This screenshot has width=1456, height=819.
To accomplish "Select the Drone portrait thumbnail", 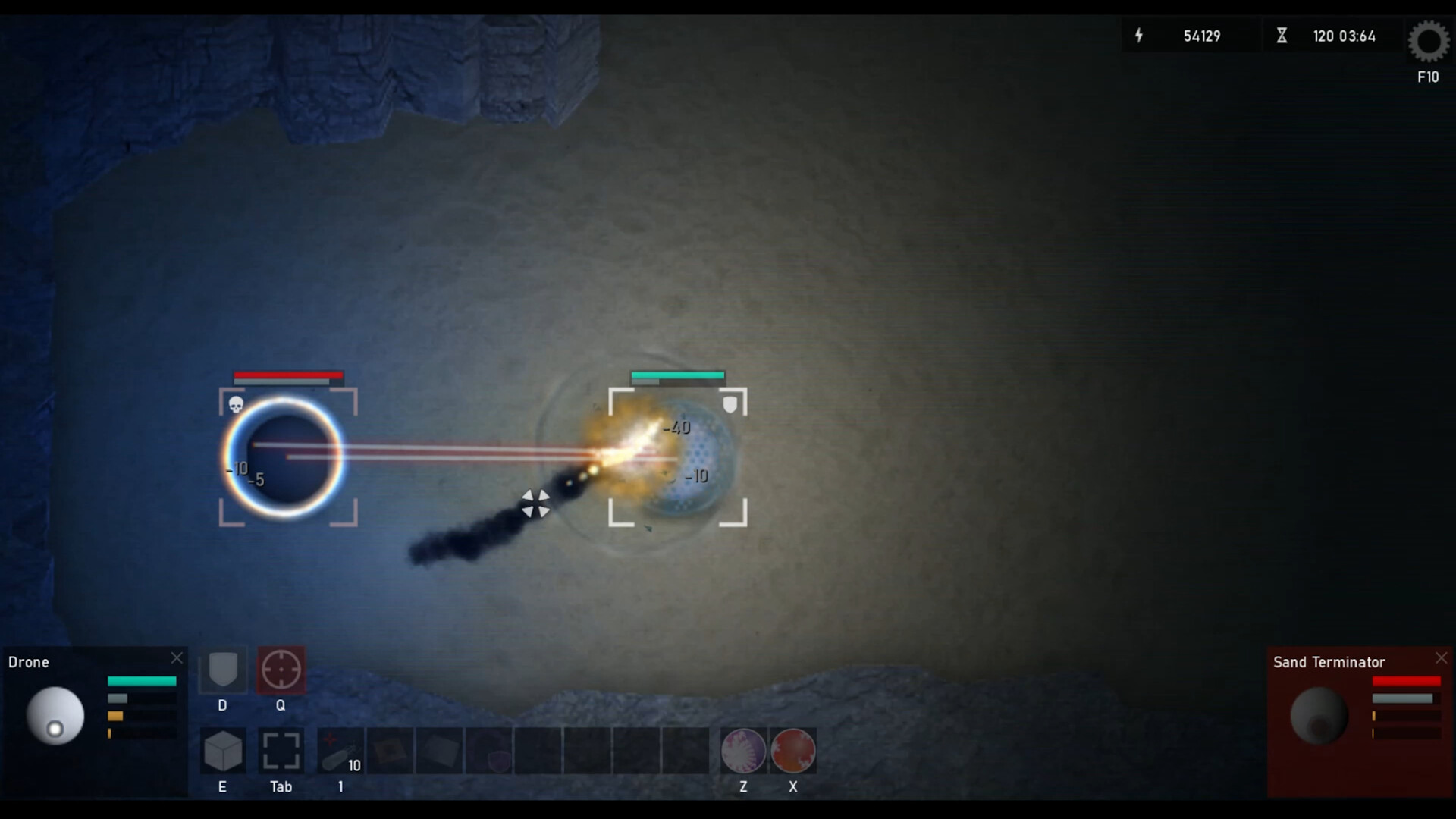I will pos(55,715).
